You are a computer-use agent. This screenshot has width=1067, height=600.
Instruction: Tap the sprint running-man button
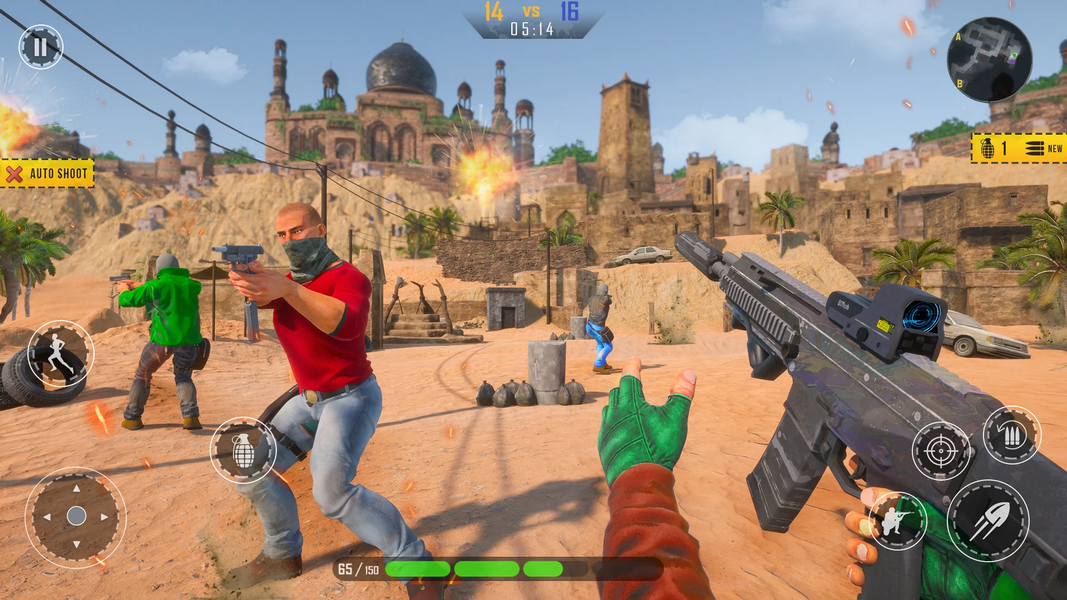click(60, 354)
